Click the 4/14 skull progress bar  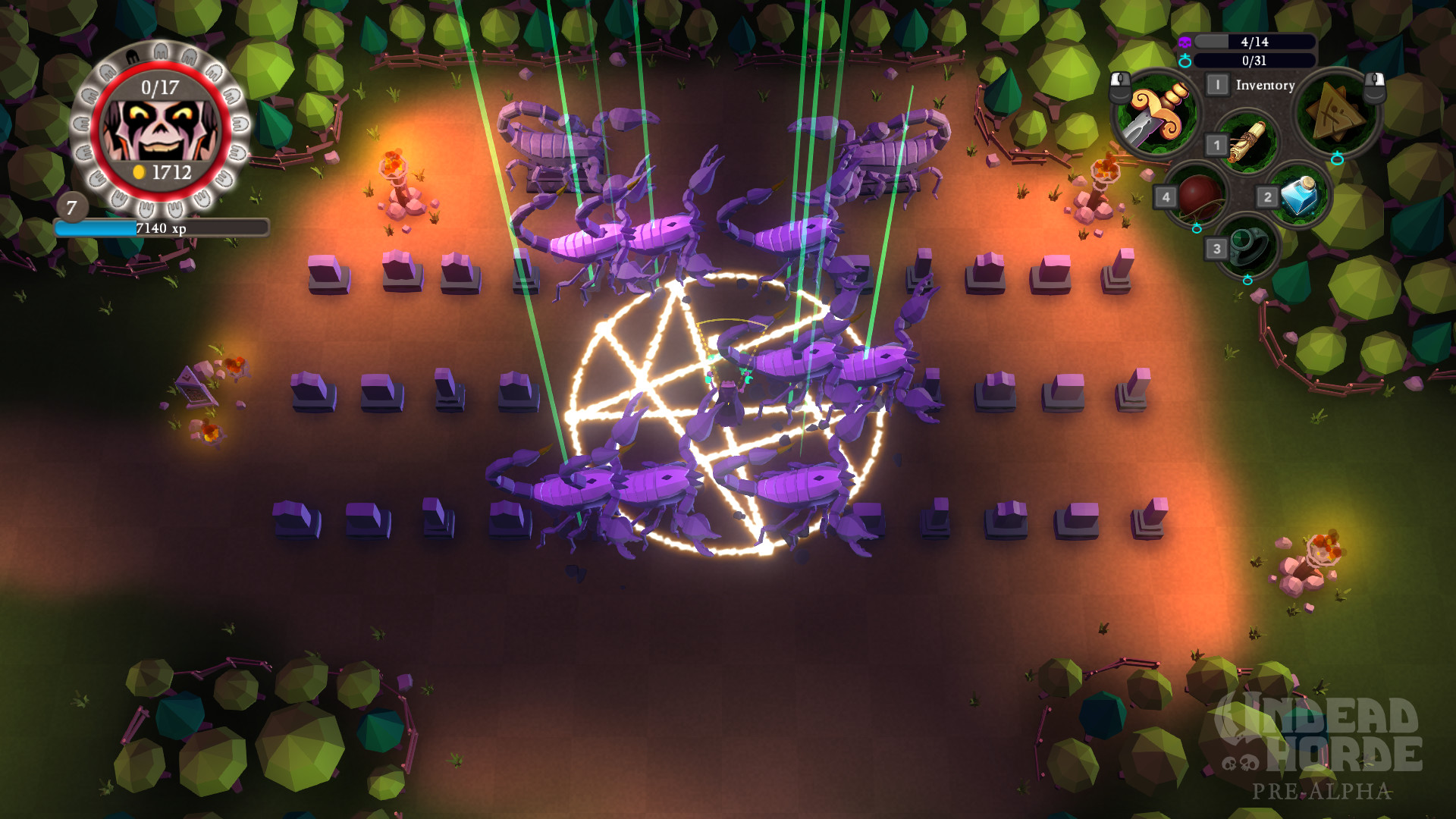(x=1255, y=42)
